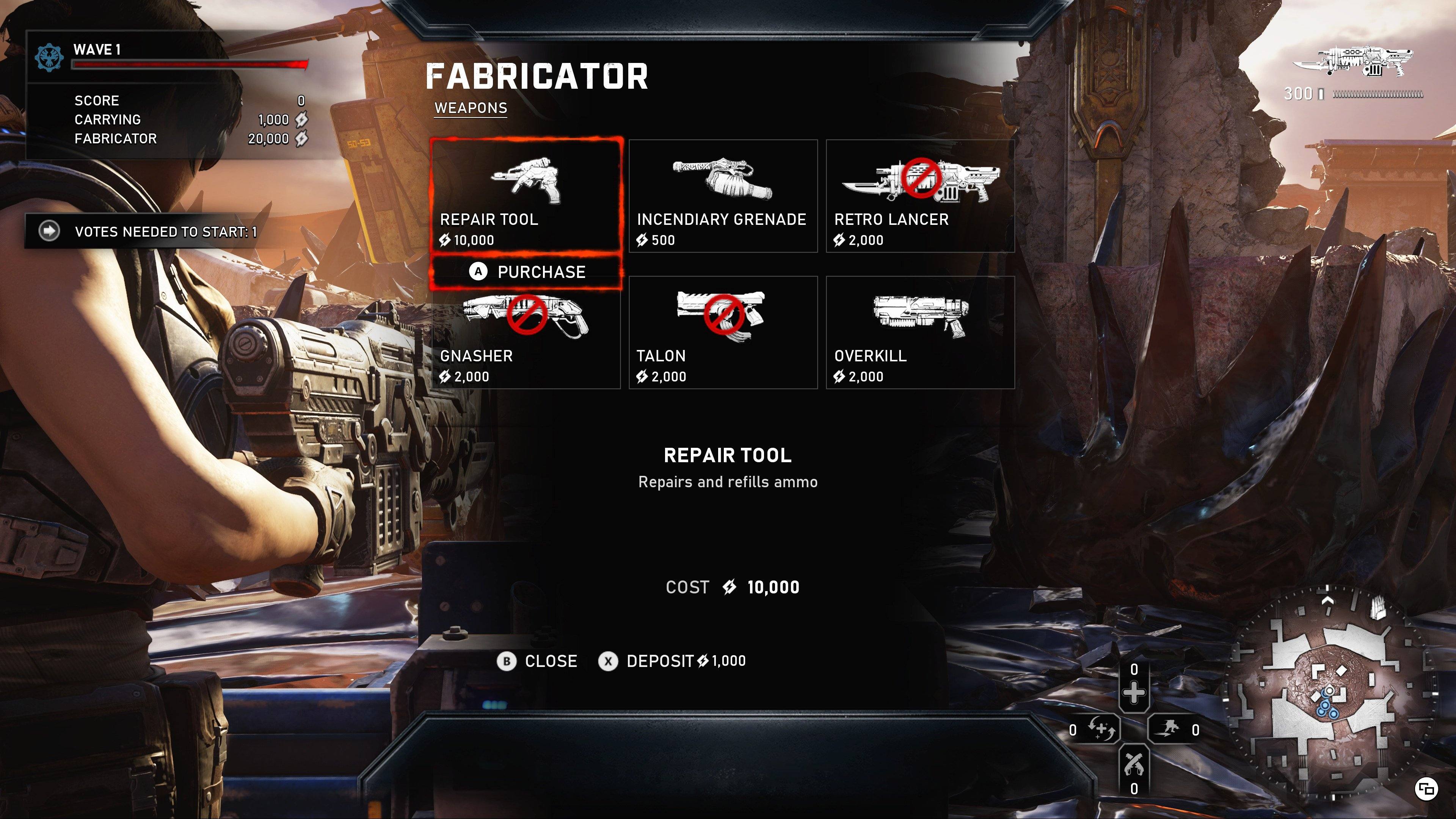Image resolution: width=1456 pixels, height=819 pixels.
Task: Click the Gears emblem next to Wave 1
Action: [50, 56]
